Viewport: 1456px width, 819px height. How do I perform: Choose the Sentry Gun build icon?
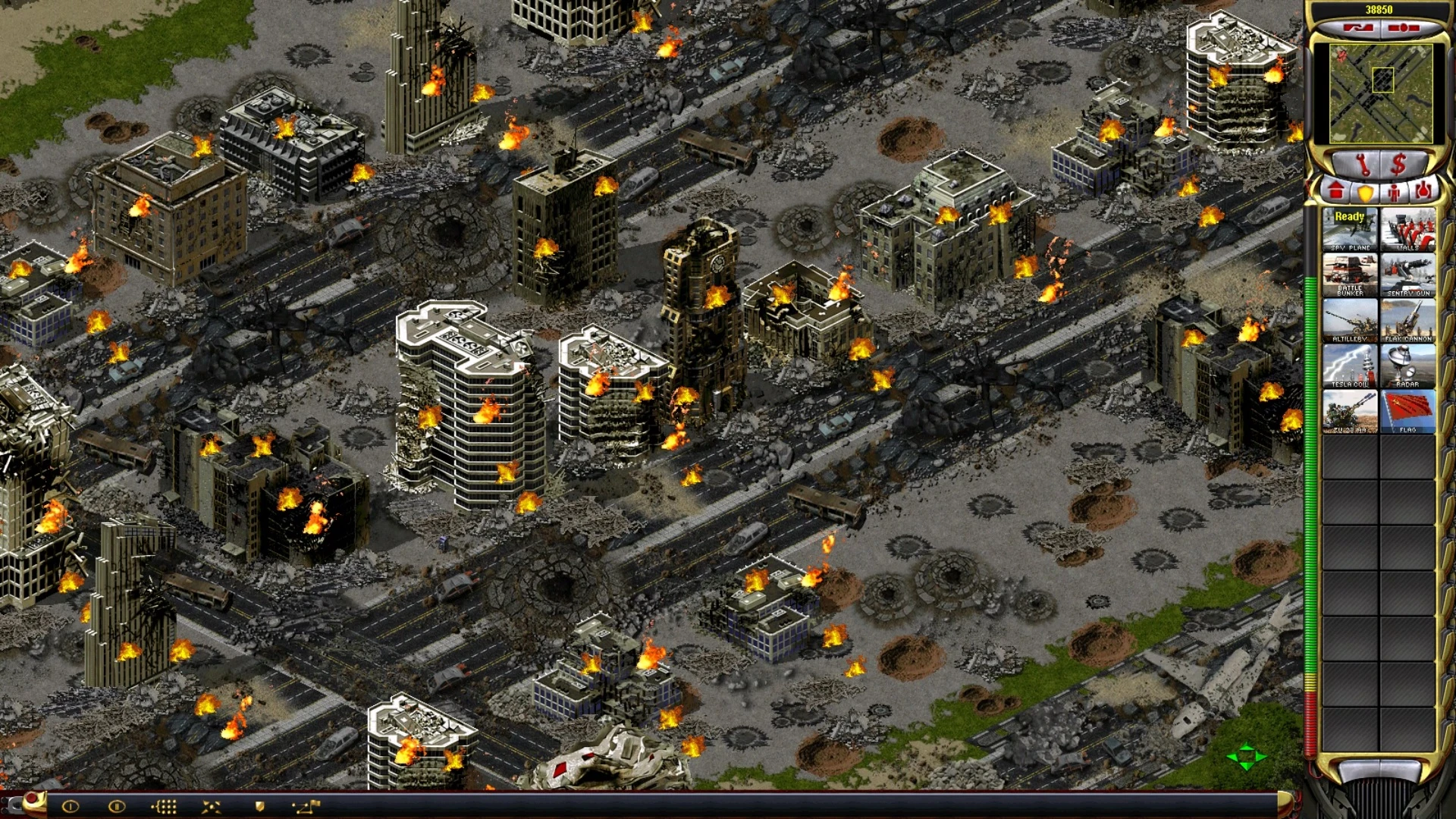pyautogui.click(x=1407, y=275)
